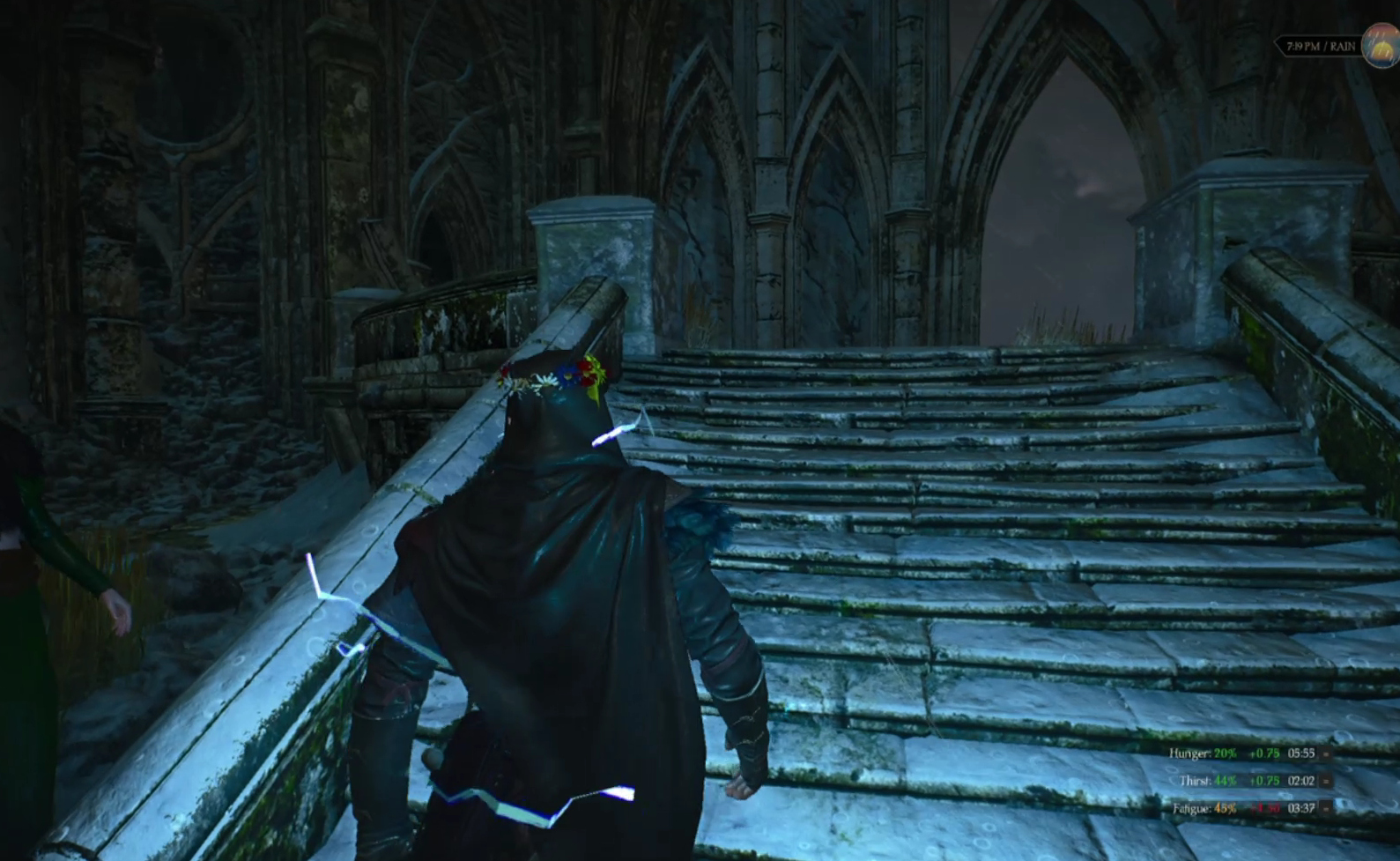
Task: Click the rainy weather icon
Action: [1381, 45]
